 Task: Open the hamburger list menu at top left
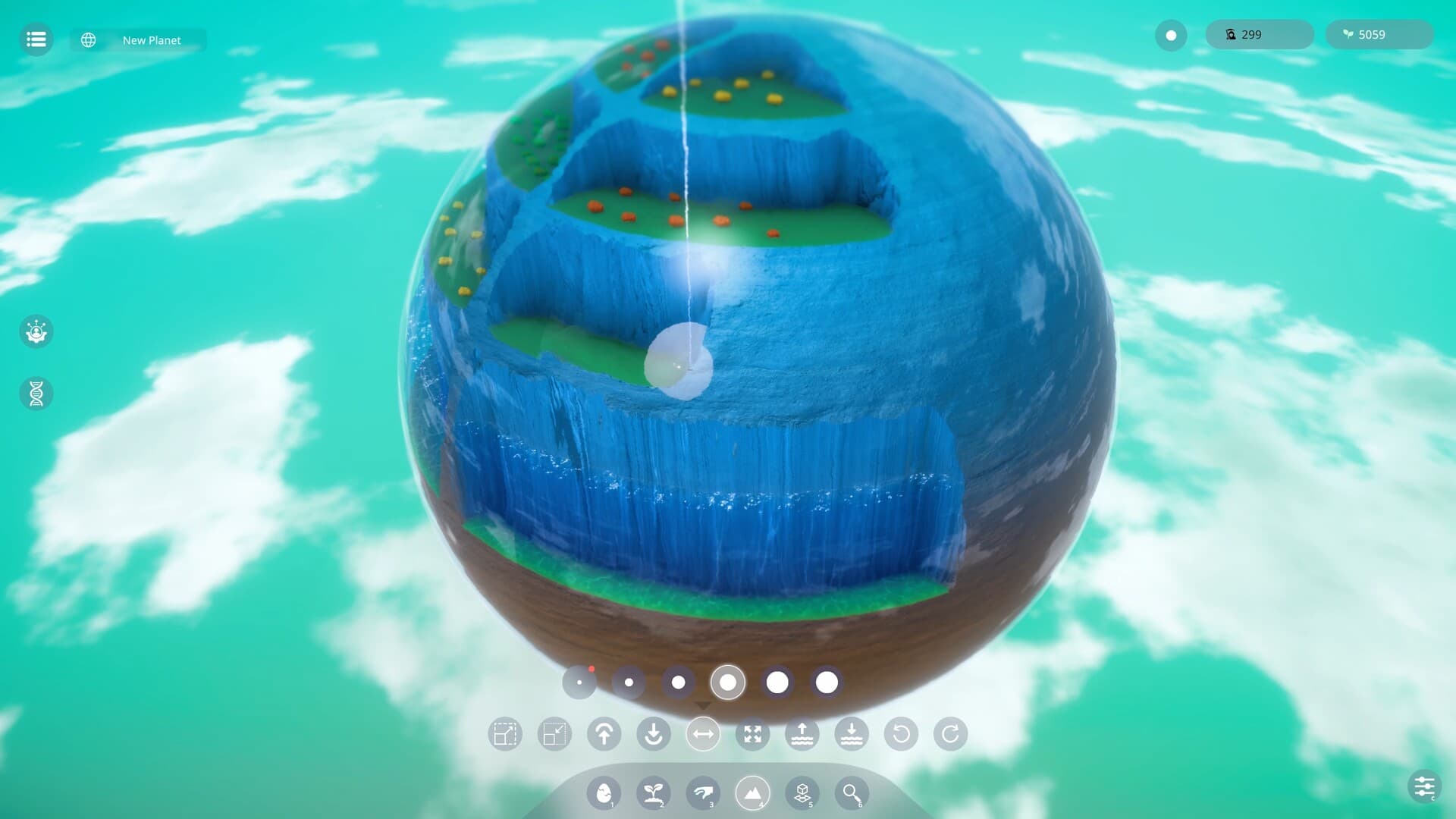coord(36,39)
